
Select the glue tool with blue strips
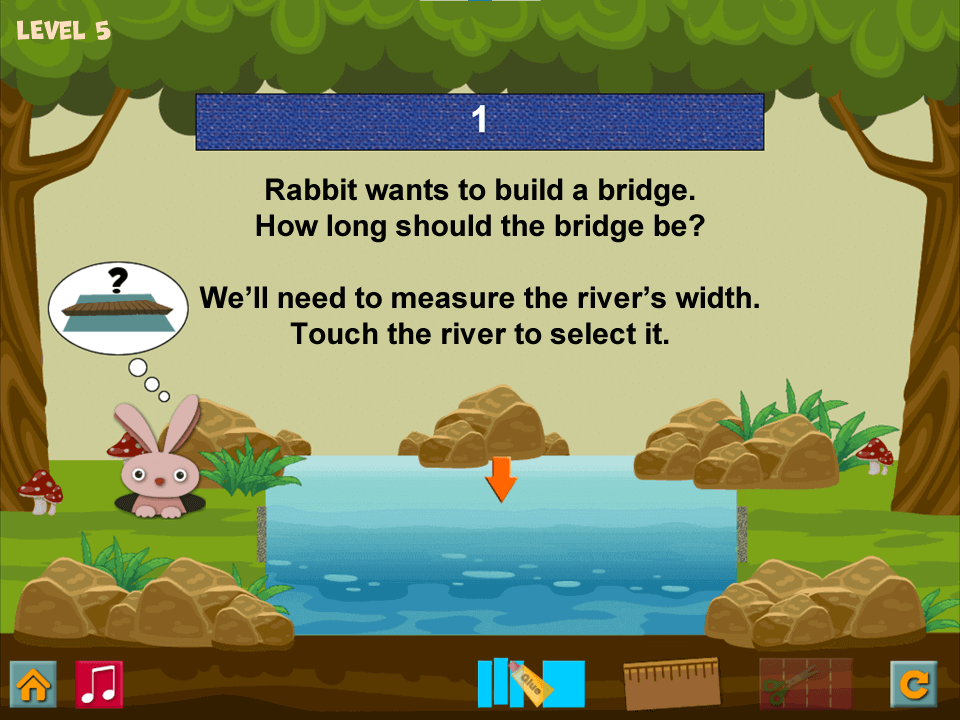pos(530,682)
